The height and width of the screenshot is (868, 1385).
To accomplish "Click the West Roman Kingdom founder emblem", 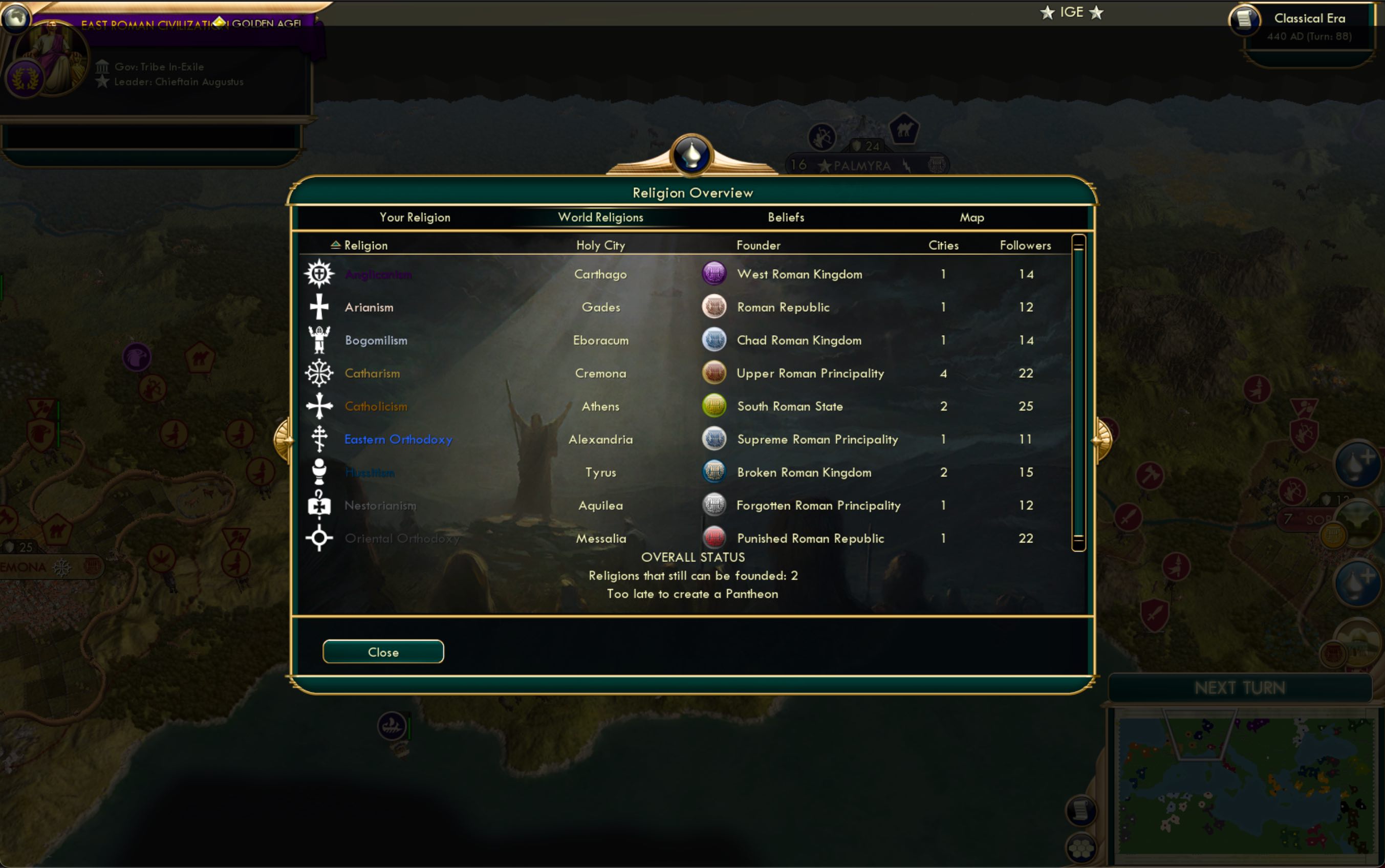I will coord(713,273).
